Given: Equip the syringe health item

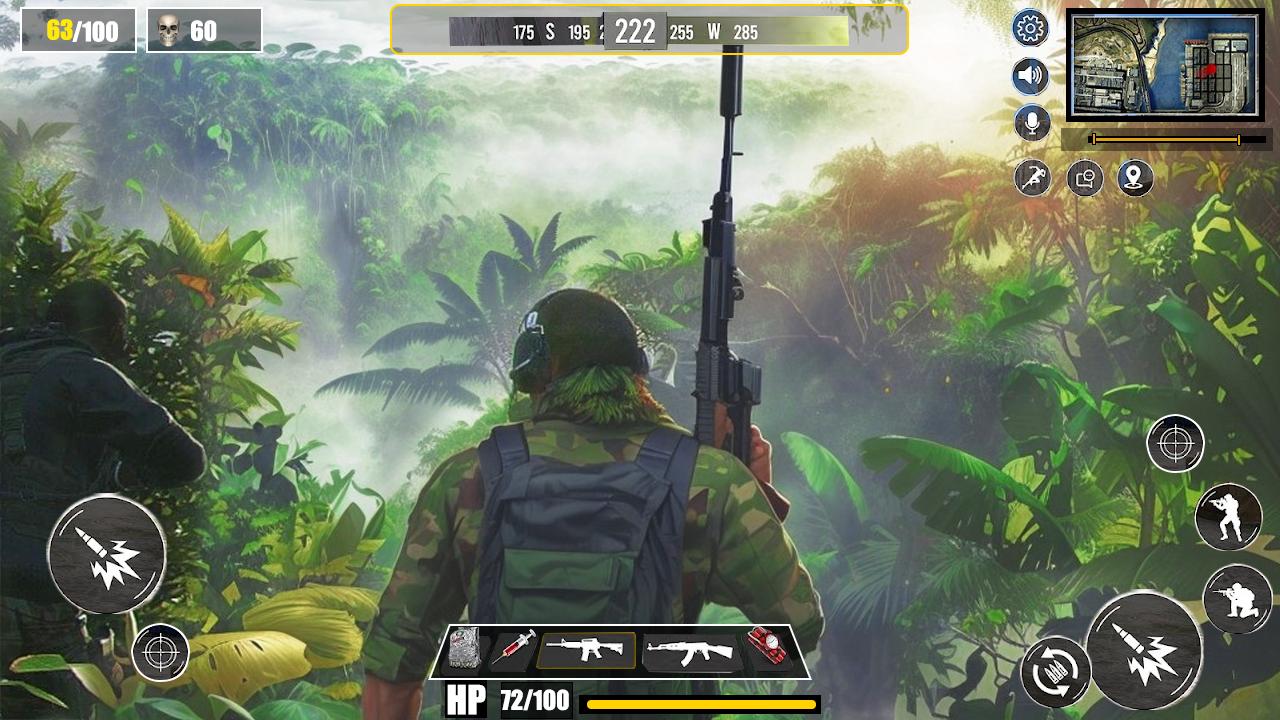Looking at the screenshot, I should click(512, 651).
